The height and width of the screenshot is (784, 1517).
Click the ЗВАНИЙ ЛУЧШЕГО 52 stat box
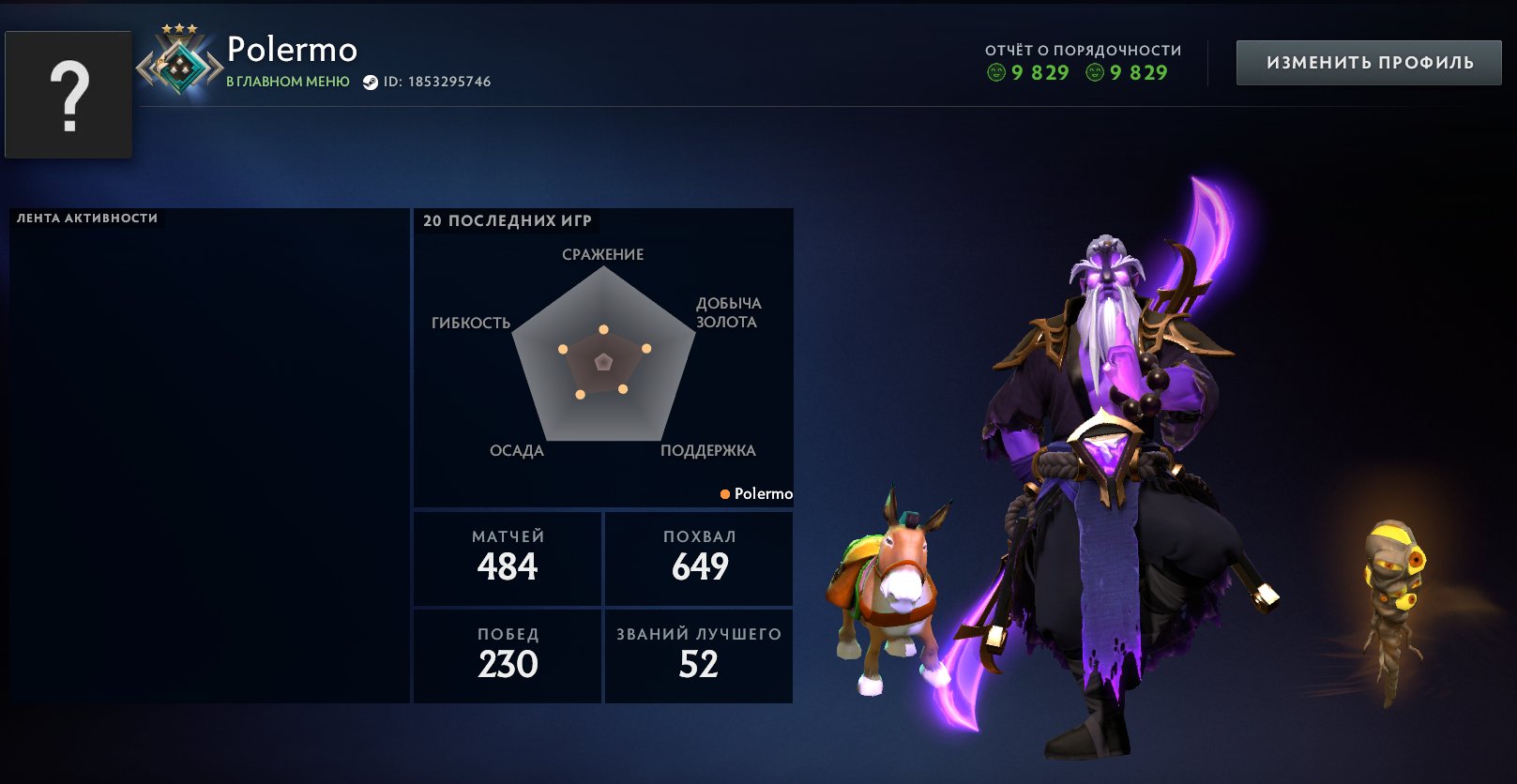pyautogui.click(x=698, y=656)
